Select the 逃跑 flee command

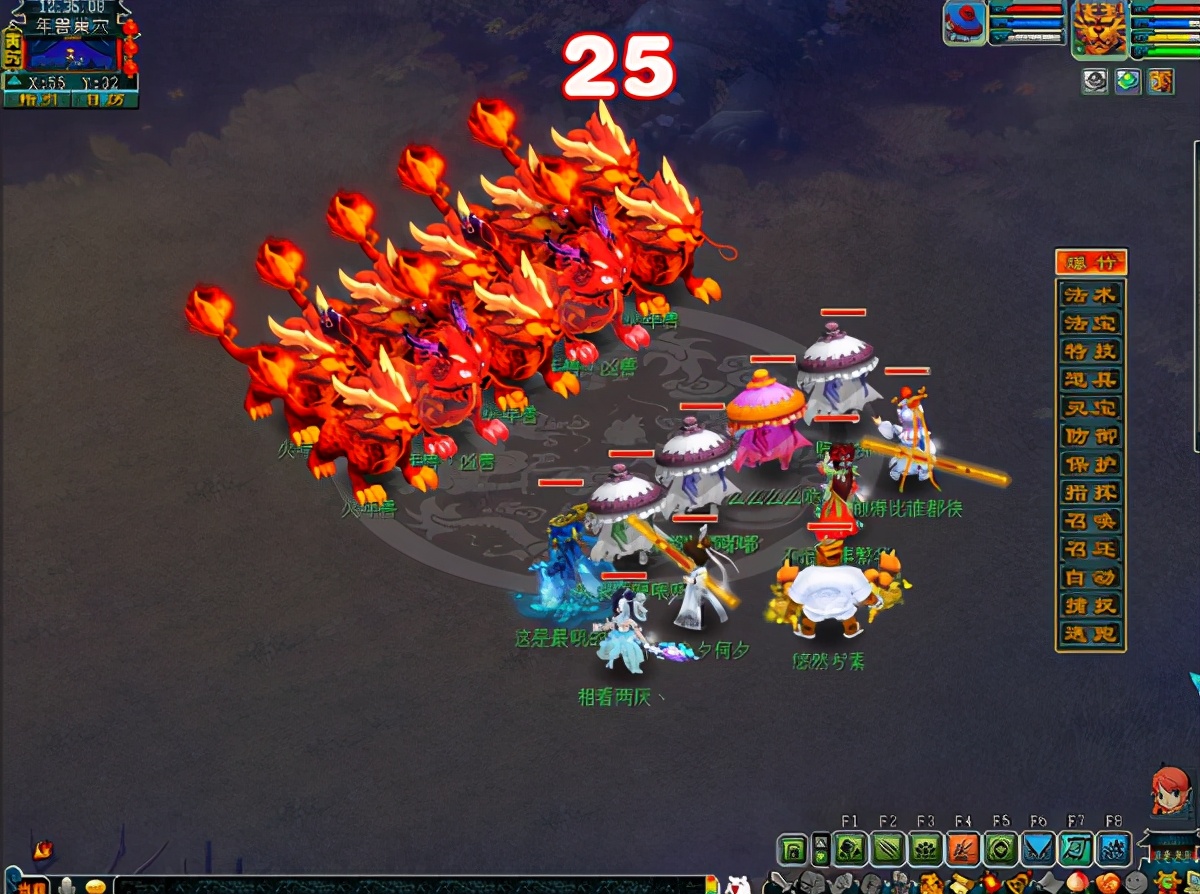pyautogui.click(x=1091, y=634)
